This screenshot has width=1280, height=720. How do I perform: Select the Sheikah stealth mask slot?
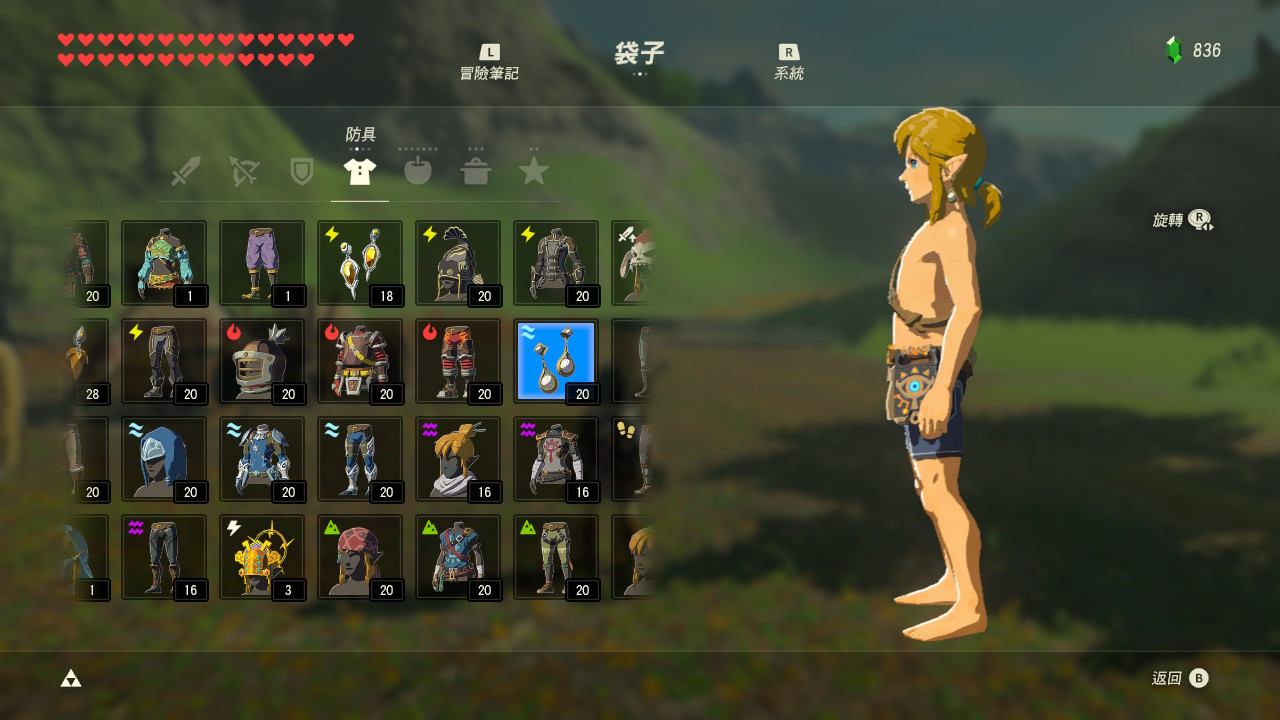[x=458, y=459]
